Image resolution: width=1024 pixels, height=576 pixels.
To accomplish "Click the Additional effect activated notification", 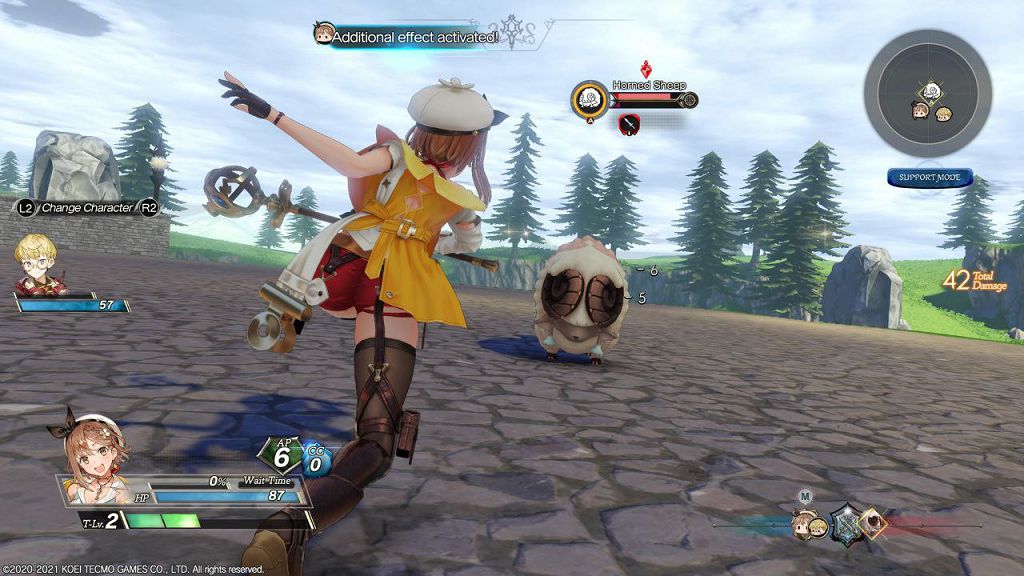I will coord(413,37).
